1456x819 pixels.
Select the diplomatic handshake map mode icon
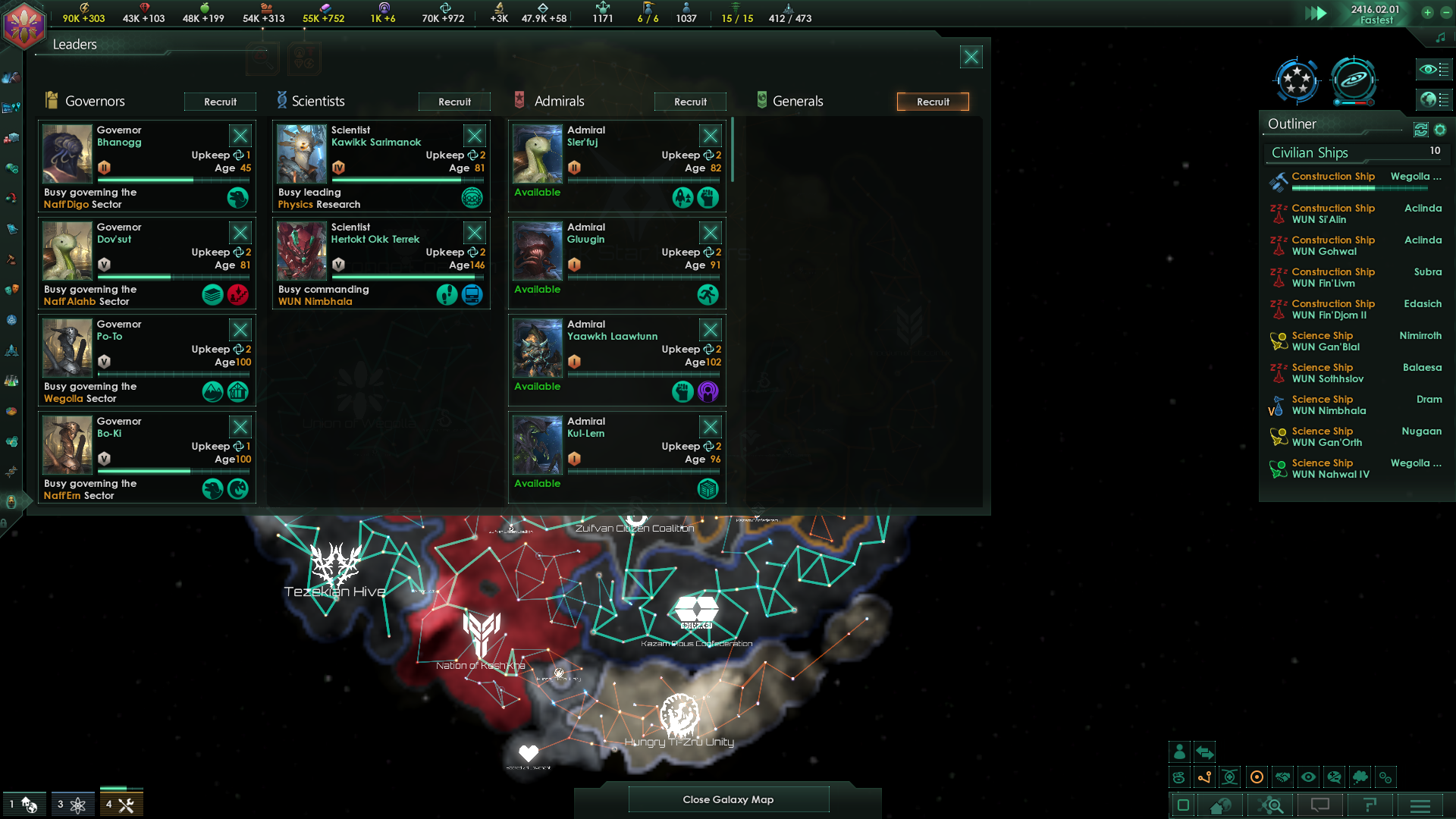pos(1282,777)
